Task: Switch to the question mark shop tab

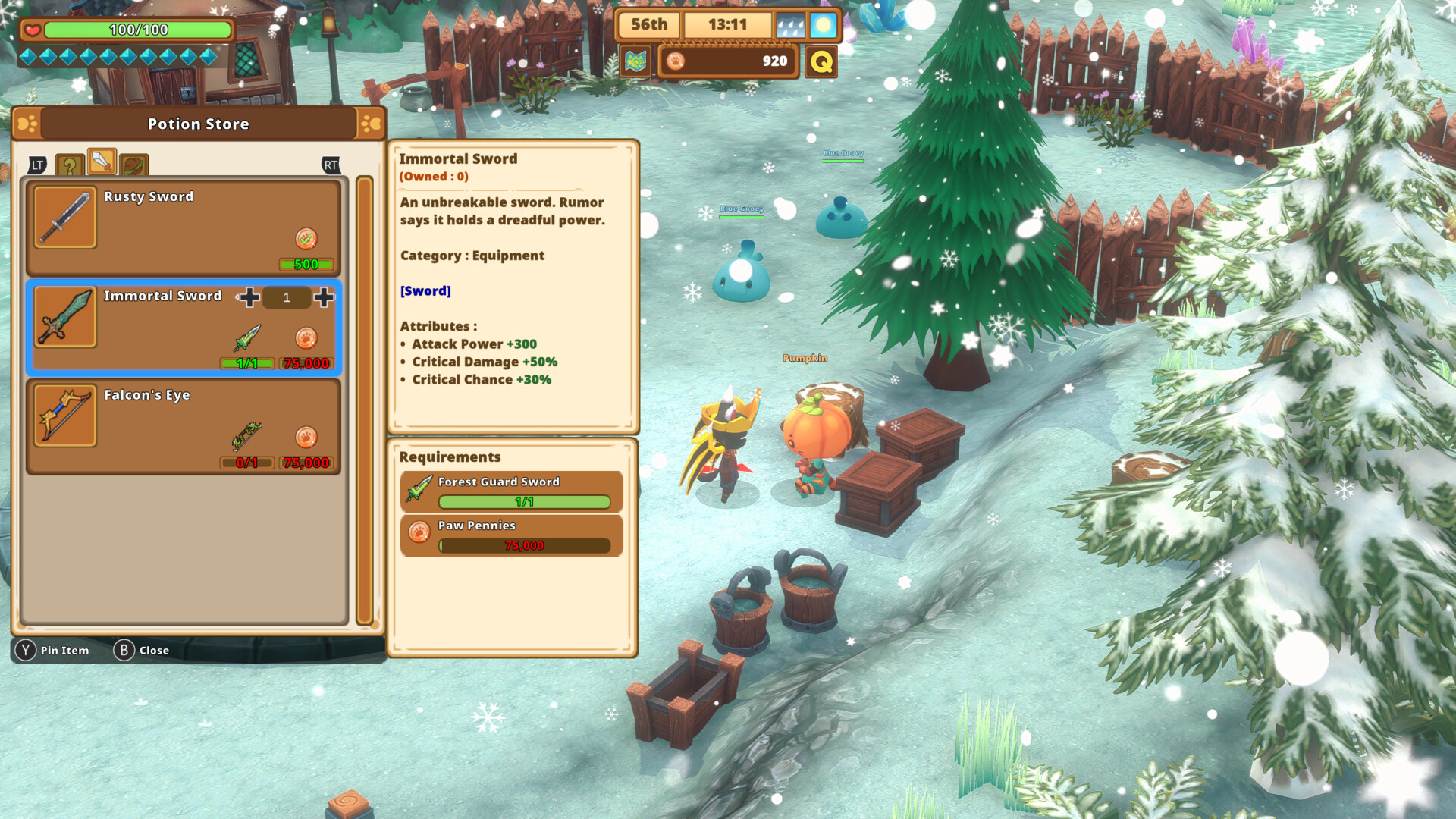Action: pos(70,165)
